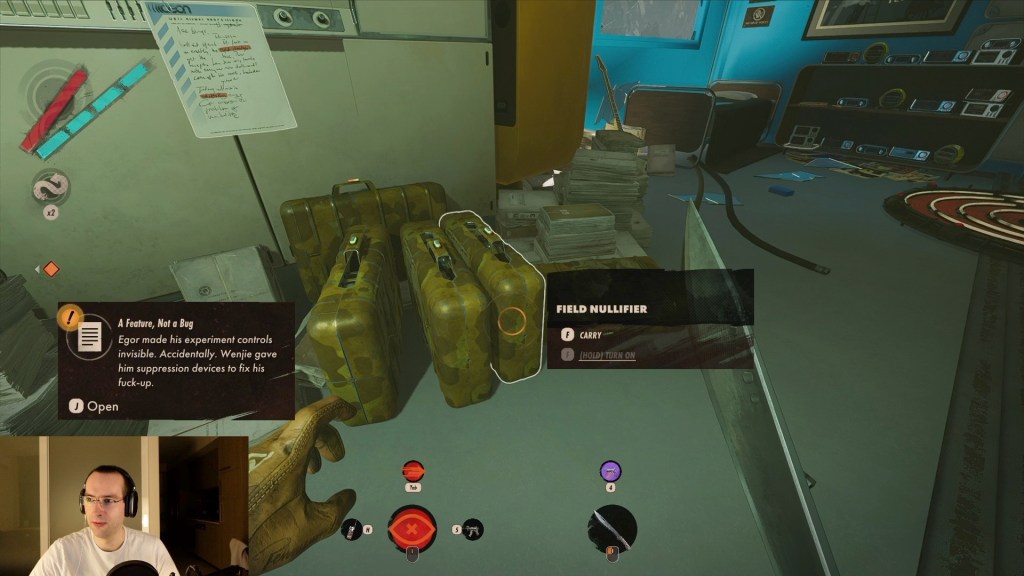Select the red eye slab power icon
This screenshot has height=576, width=1024.
pos(412,529)
